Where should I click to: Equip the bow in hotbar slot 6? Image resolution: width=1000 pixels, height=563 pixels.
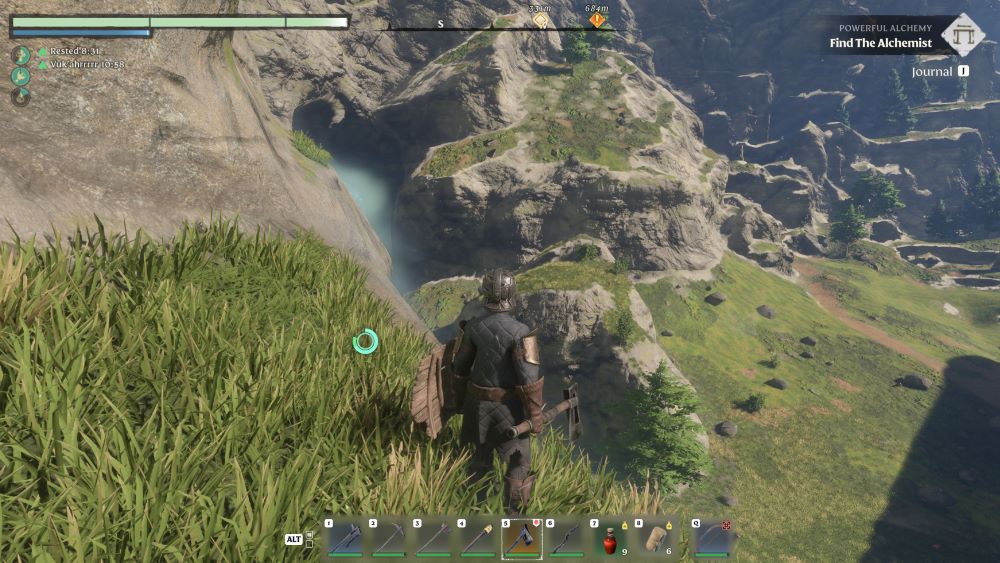pos(565,538)
